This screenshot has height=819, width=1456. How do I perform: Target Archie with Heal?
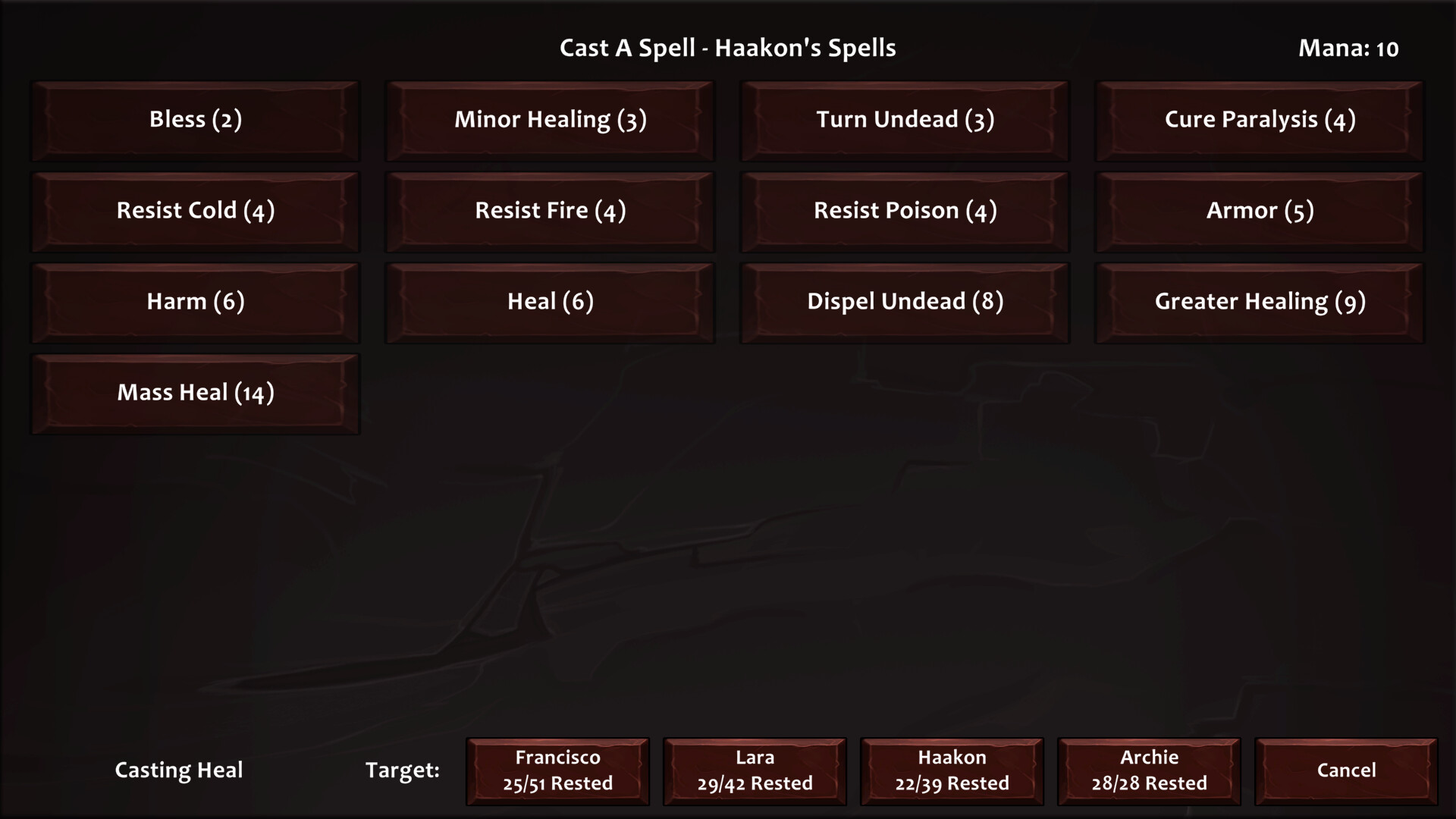1148,770
